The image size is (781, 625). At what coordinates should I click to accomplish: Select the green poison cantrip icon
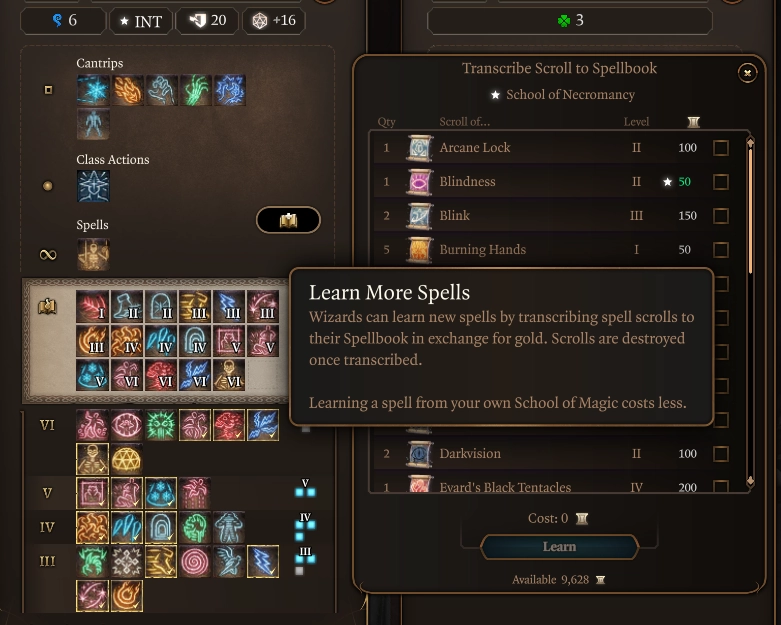tap(196, 90)
